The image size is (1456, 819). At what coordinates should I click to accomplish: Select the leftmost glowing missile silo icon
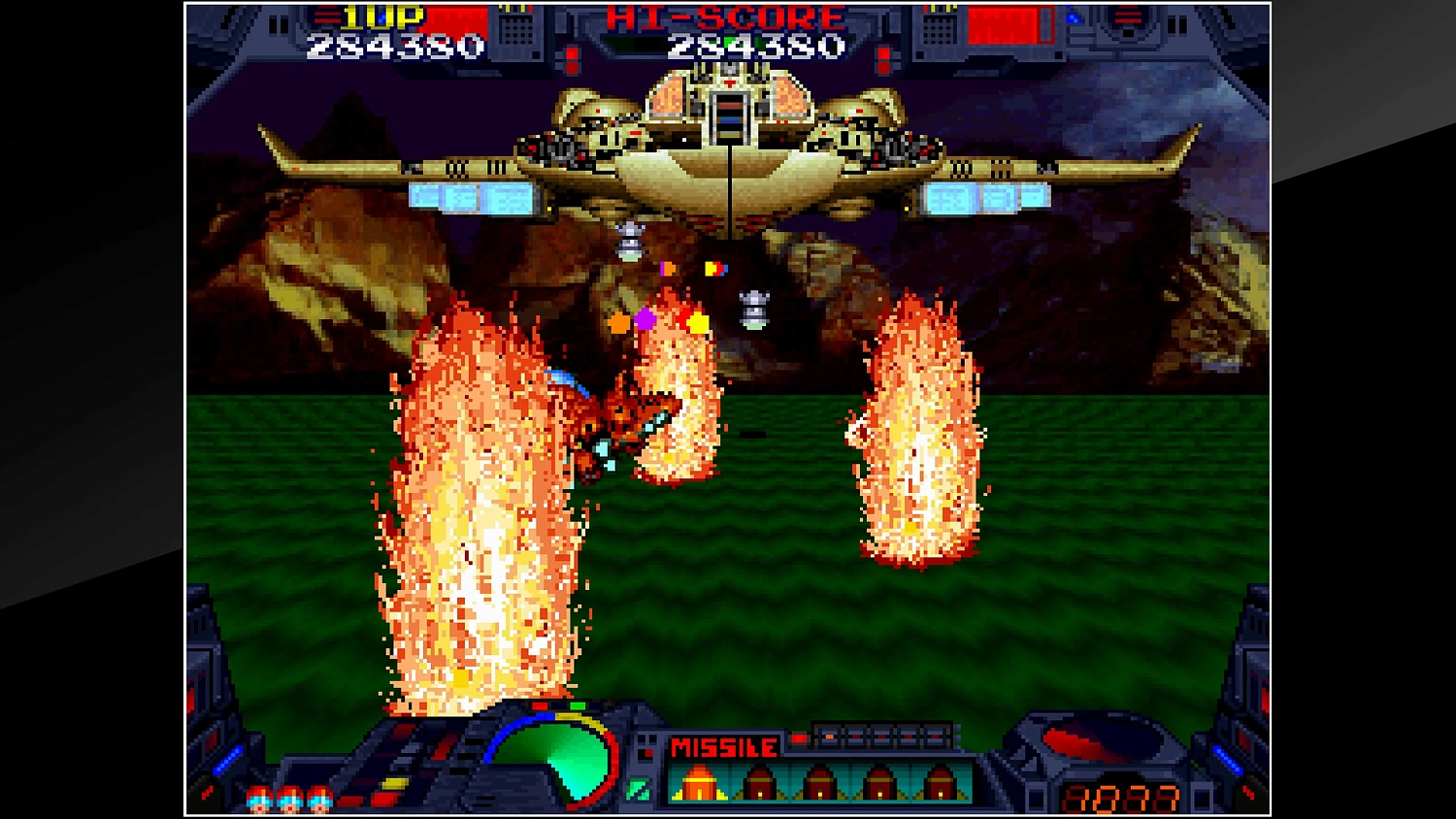(x=699, y=783)
